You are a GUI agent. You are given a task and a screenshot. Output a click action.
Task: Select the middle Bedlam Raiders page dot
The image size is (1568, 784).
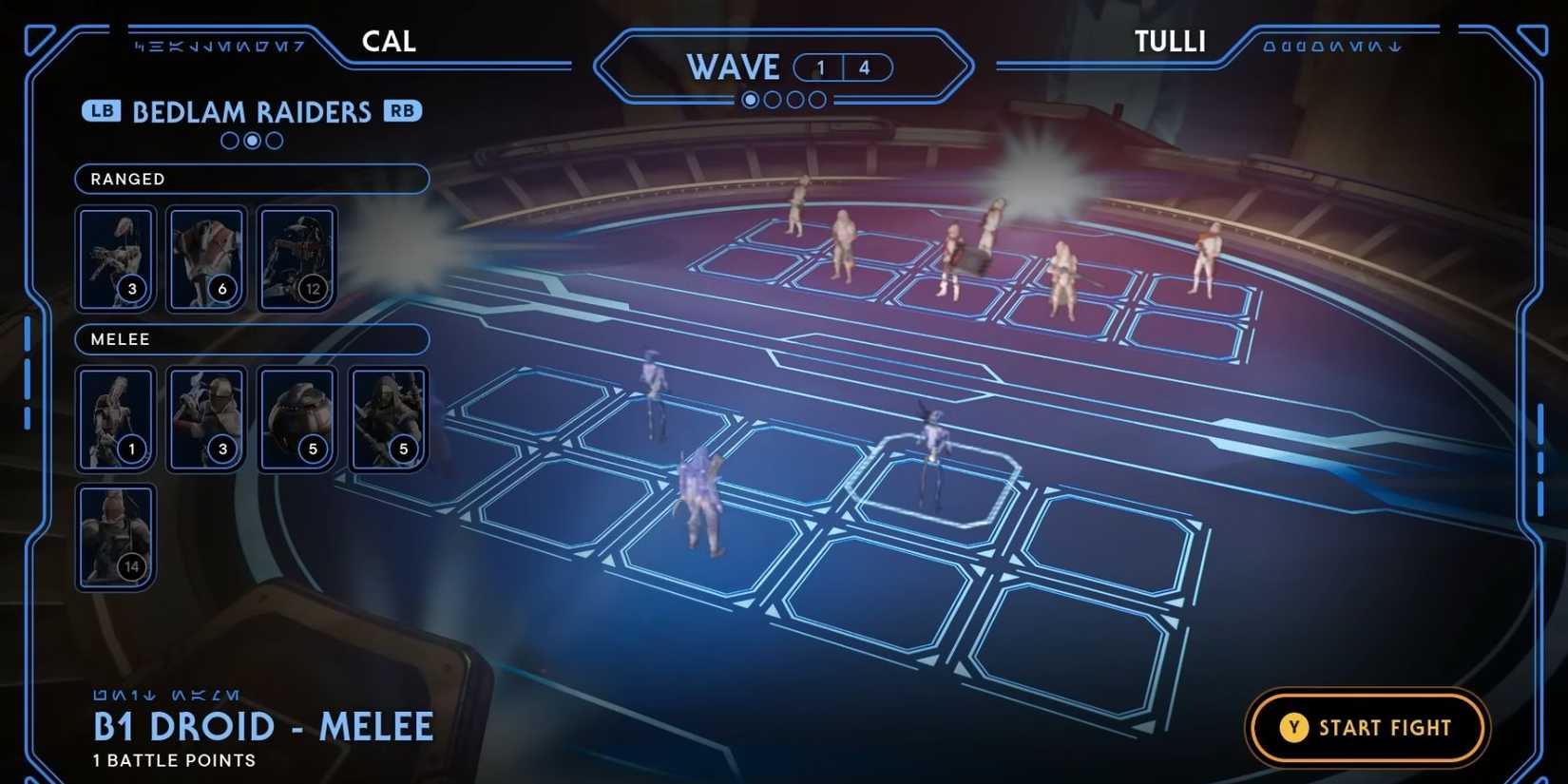(251, 141)
